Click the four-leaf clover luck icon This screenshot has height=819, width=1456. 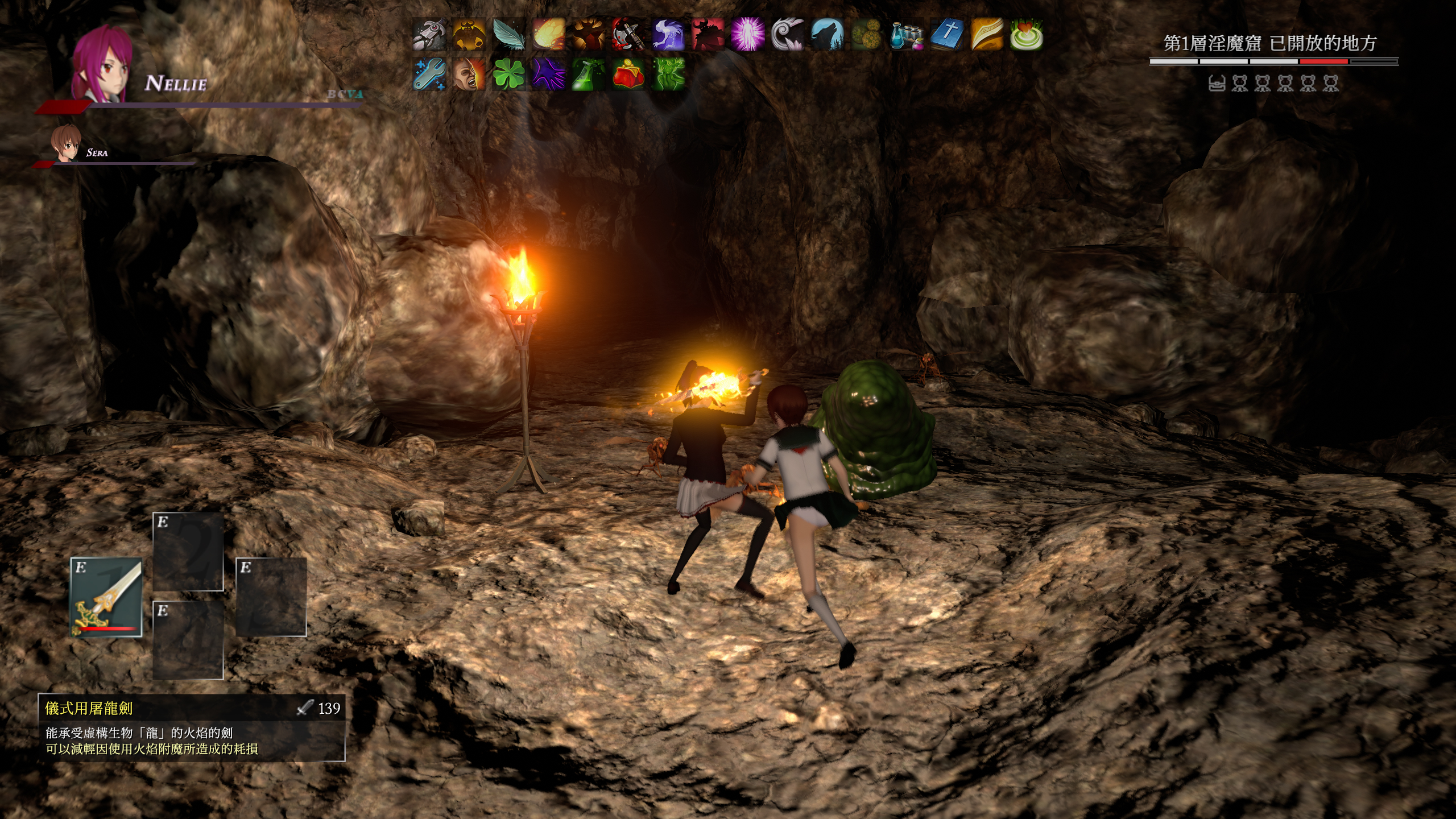tap(508, 74)
